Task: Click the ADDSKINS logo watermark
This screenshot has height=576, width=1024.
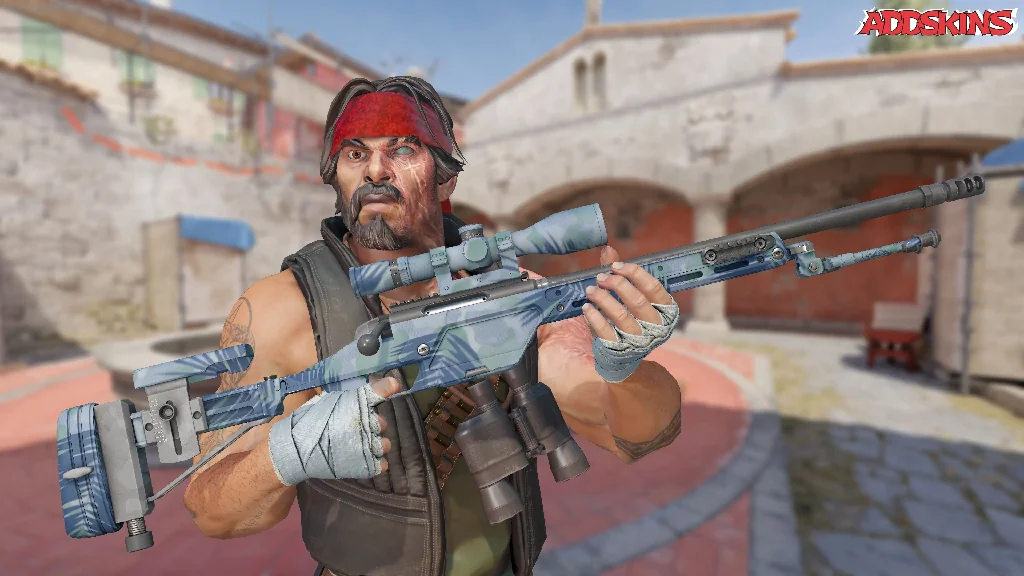Action: pyautogui.click(x=936, y=22)
